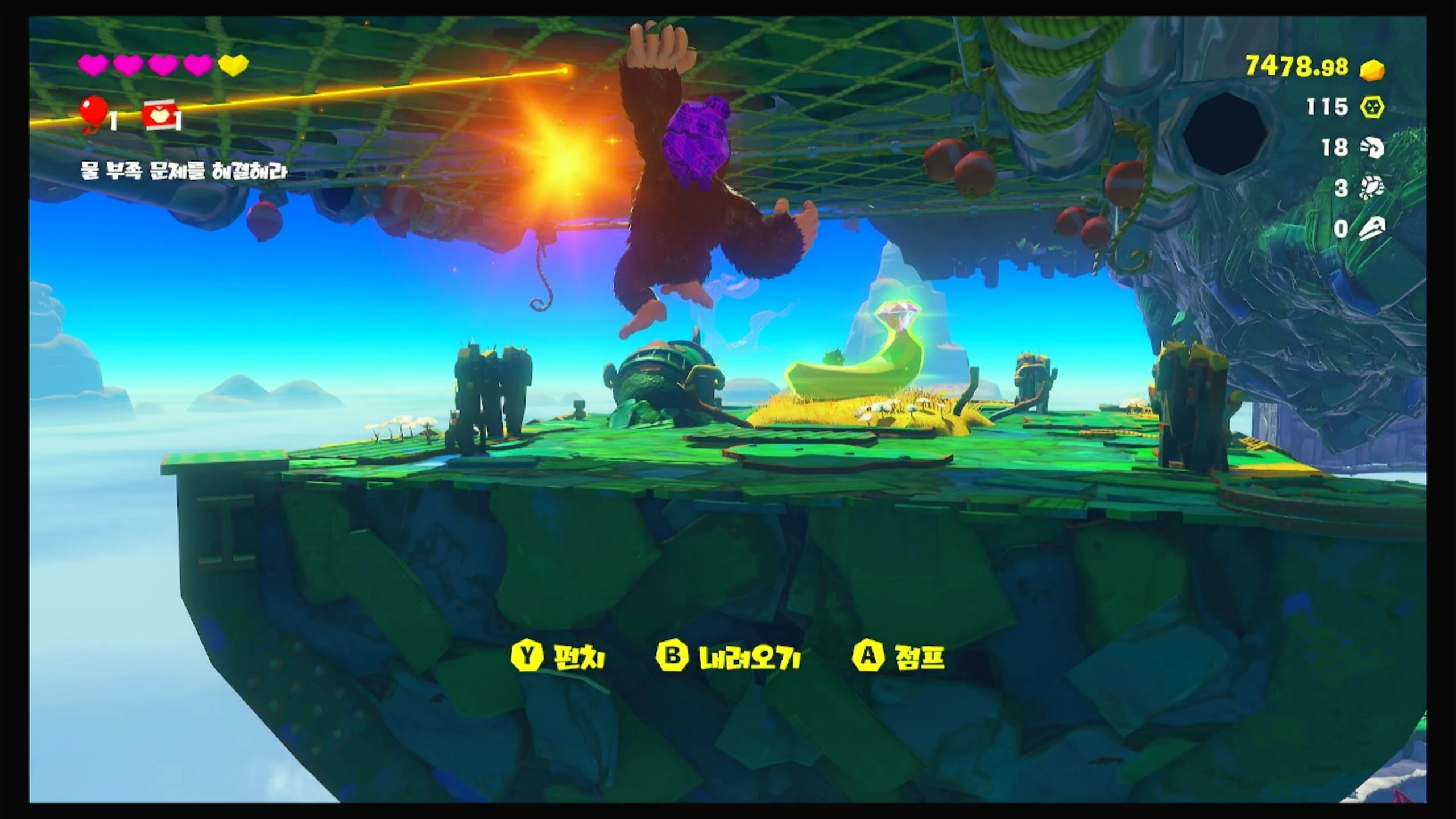The width and height of the screenshot is (1456, 819).
Task: Click the fossil icon beside the 0 count
Action: click(x=1372, y=229)
